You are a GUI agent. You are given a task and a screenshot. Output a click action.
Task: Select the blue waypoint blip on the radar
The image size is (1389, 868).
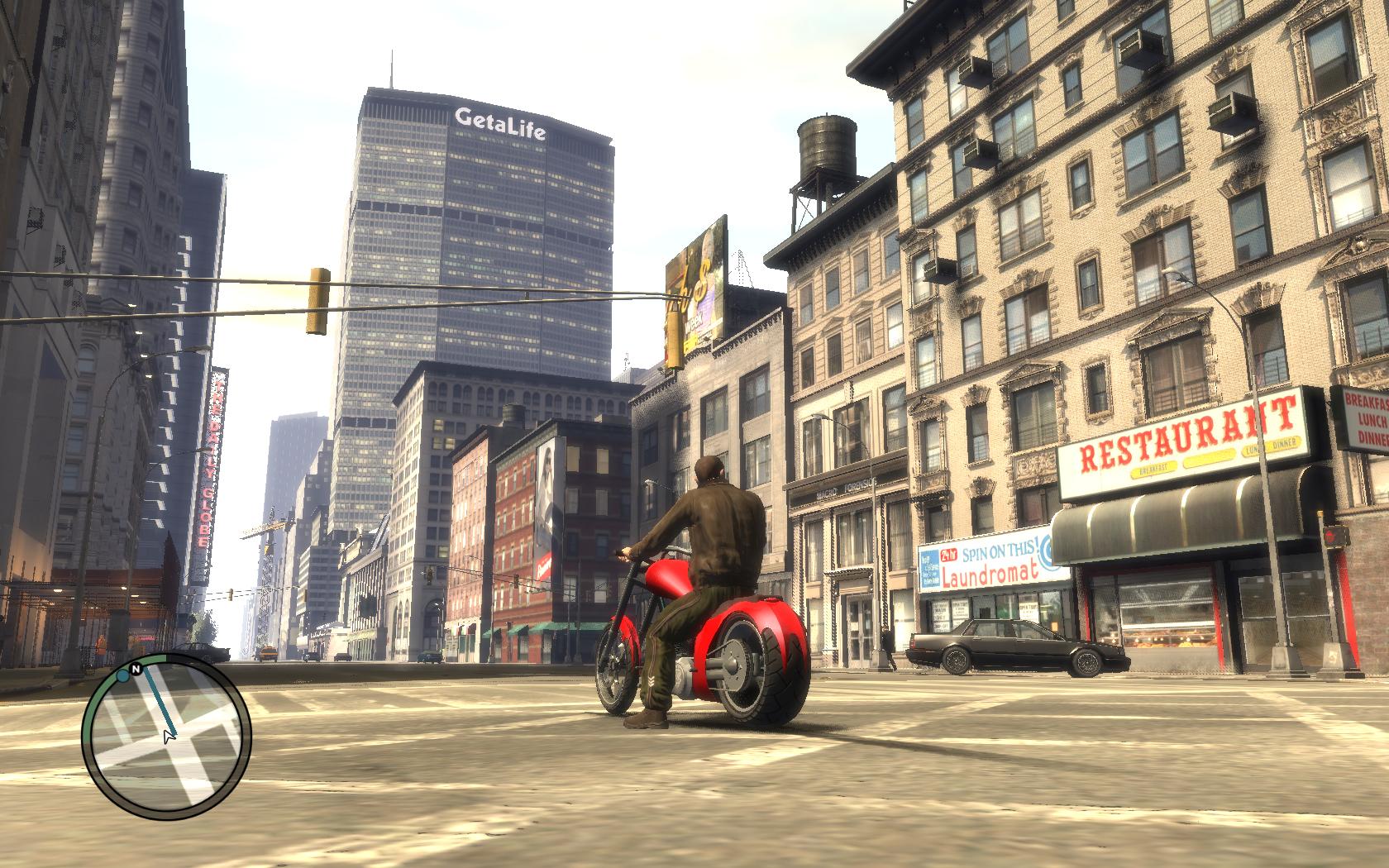[122, 675]
